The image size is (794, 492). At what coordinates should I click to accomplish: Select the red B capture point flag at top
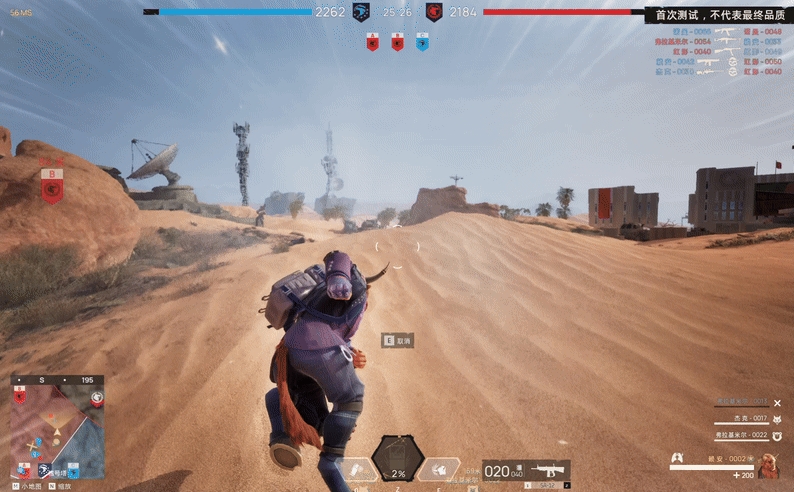[x=397, y=42]
